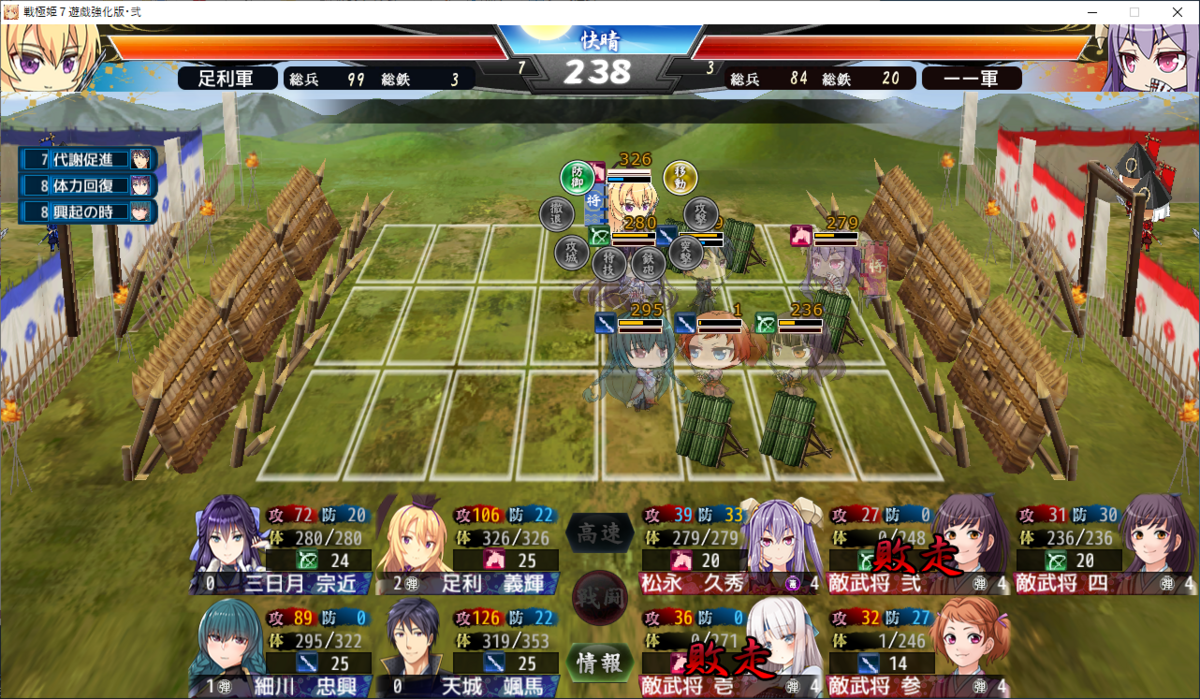Show enemy 松永 久秀 unit panel

(720, 545)
